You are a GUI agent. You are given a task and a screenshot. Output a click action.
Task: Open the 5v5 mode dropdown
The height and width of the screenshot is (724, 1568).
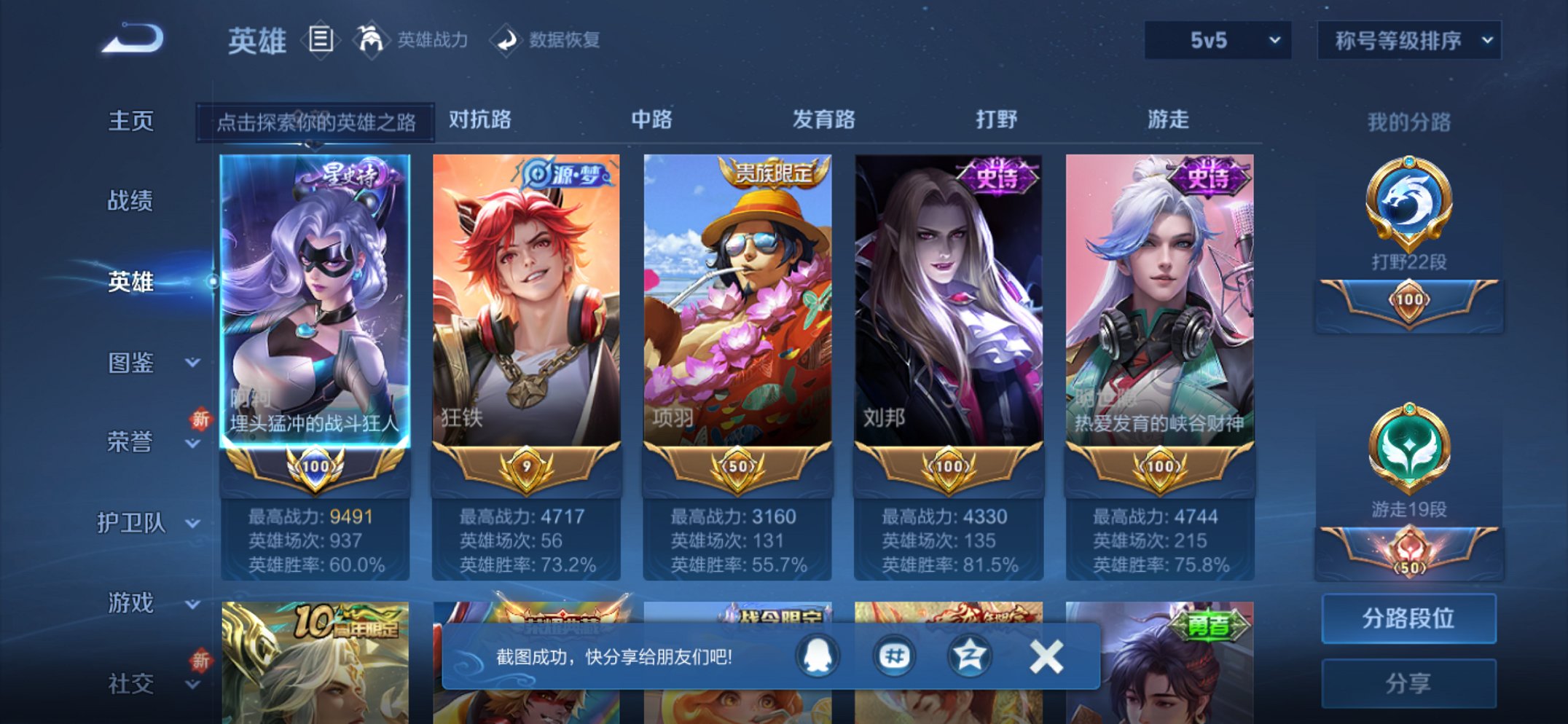1215,42
